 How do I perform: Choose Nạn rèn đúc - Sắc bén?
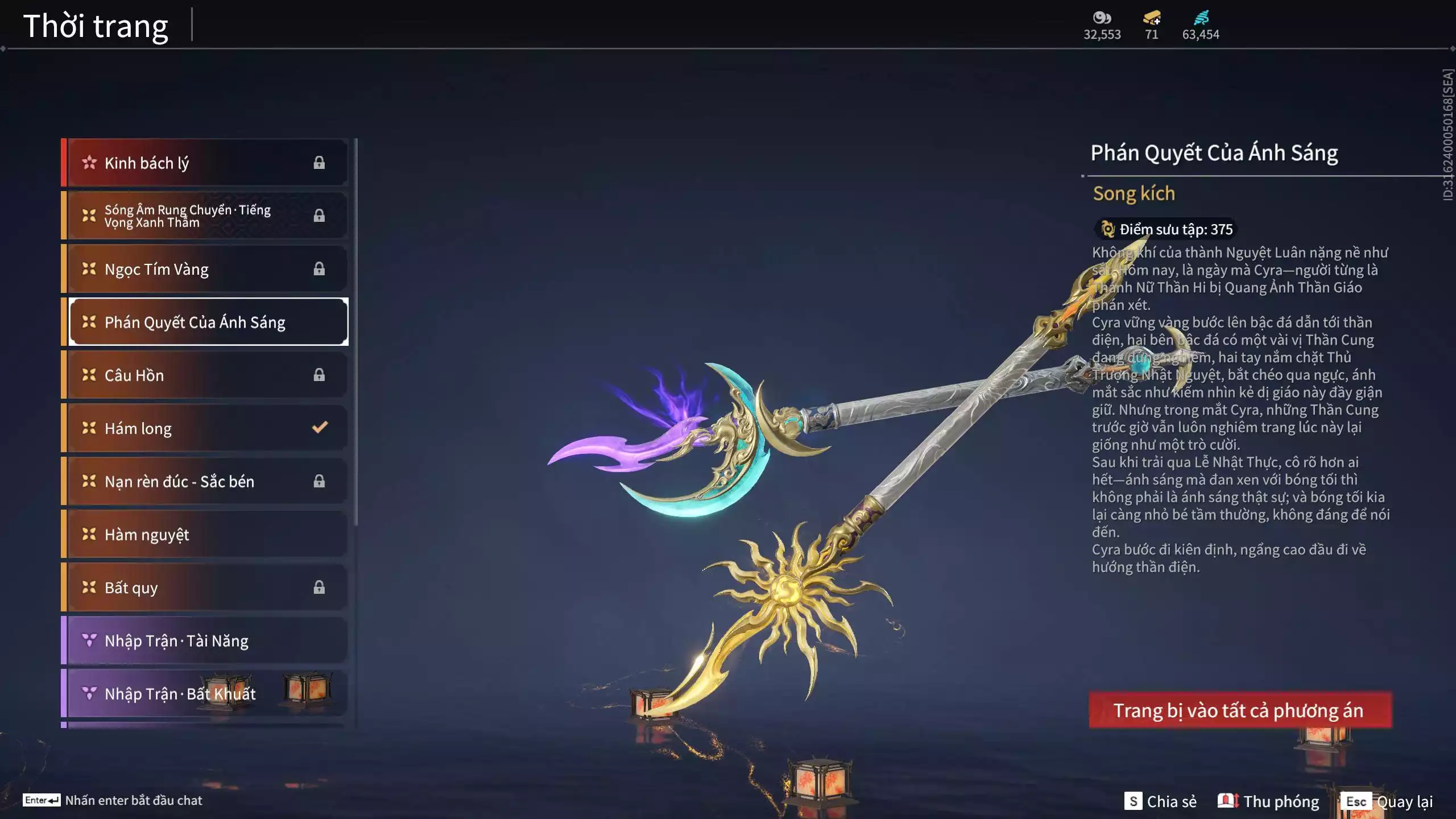pyautogui.click(x=205, y=482)
